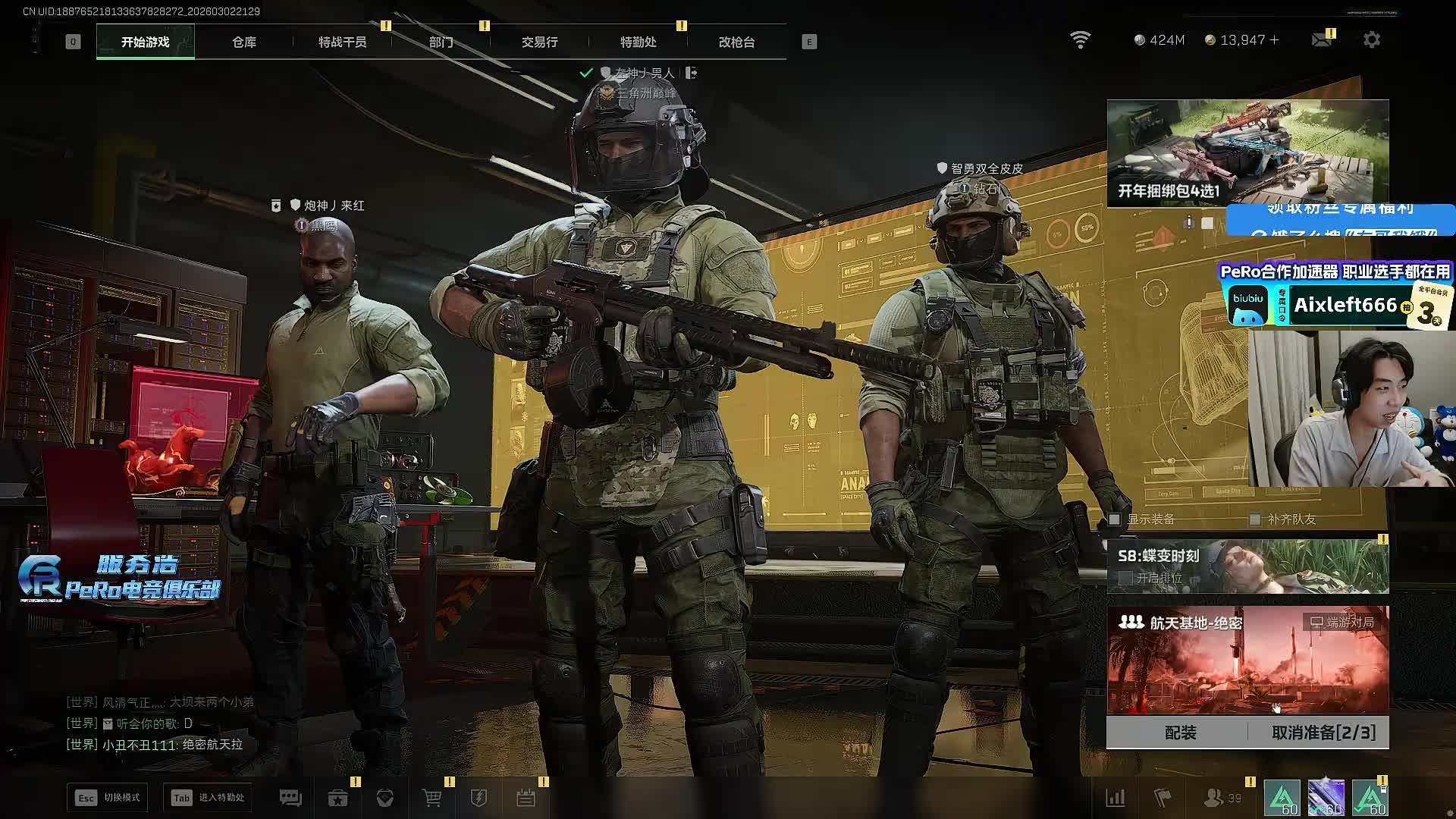Open the settings gear icon
This screenshot has height=819, width=1456.
pyautogui.click(x=1372, y=39)
